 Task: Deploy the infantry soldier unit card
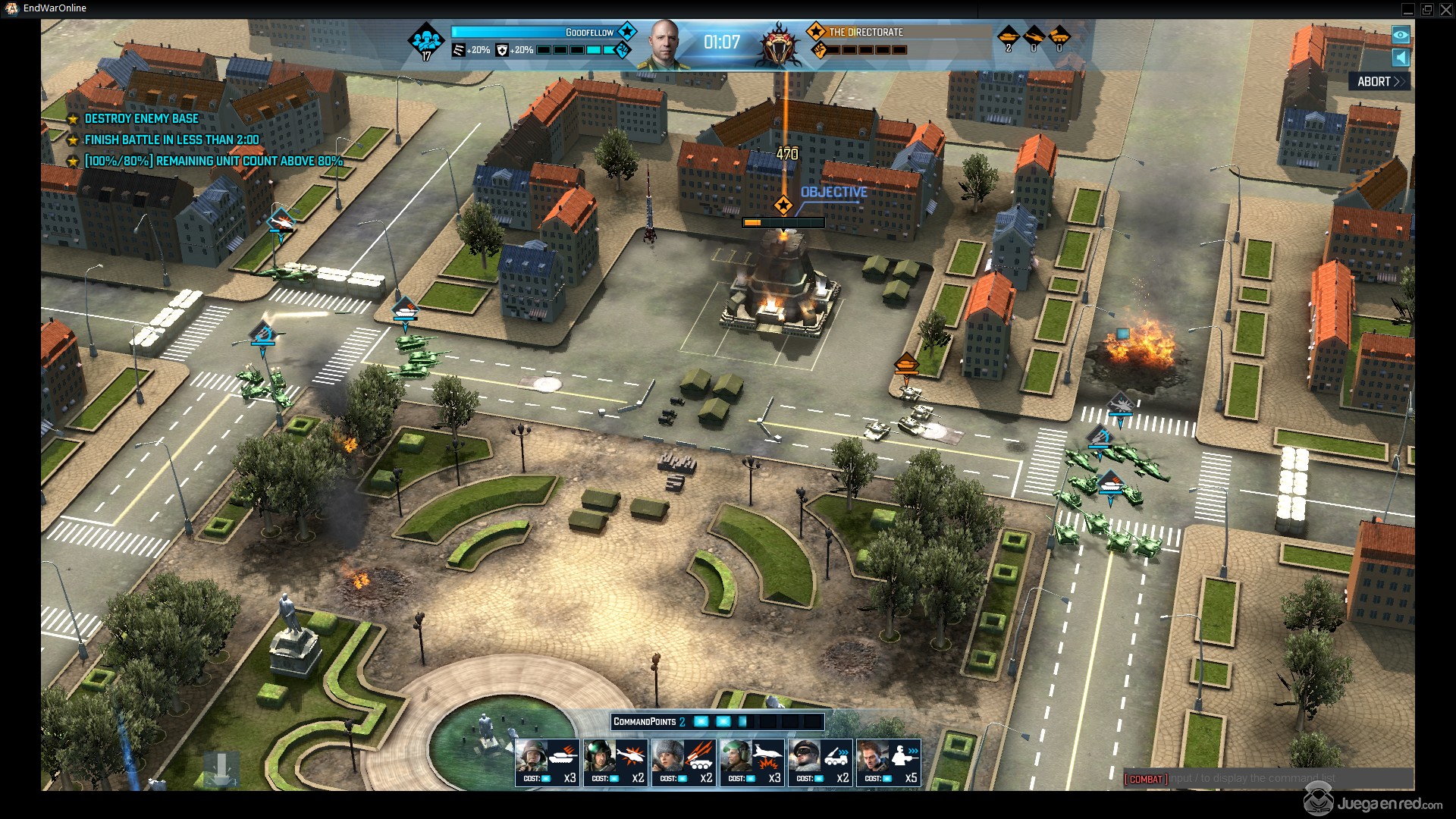(888, 762)
